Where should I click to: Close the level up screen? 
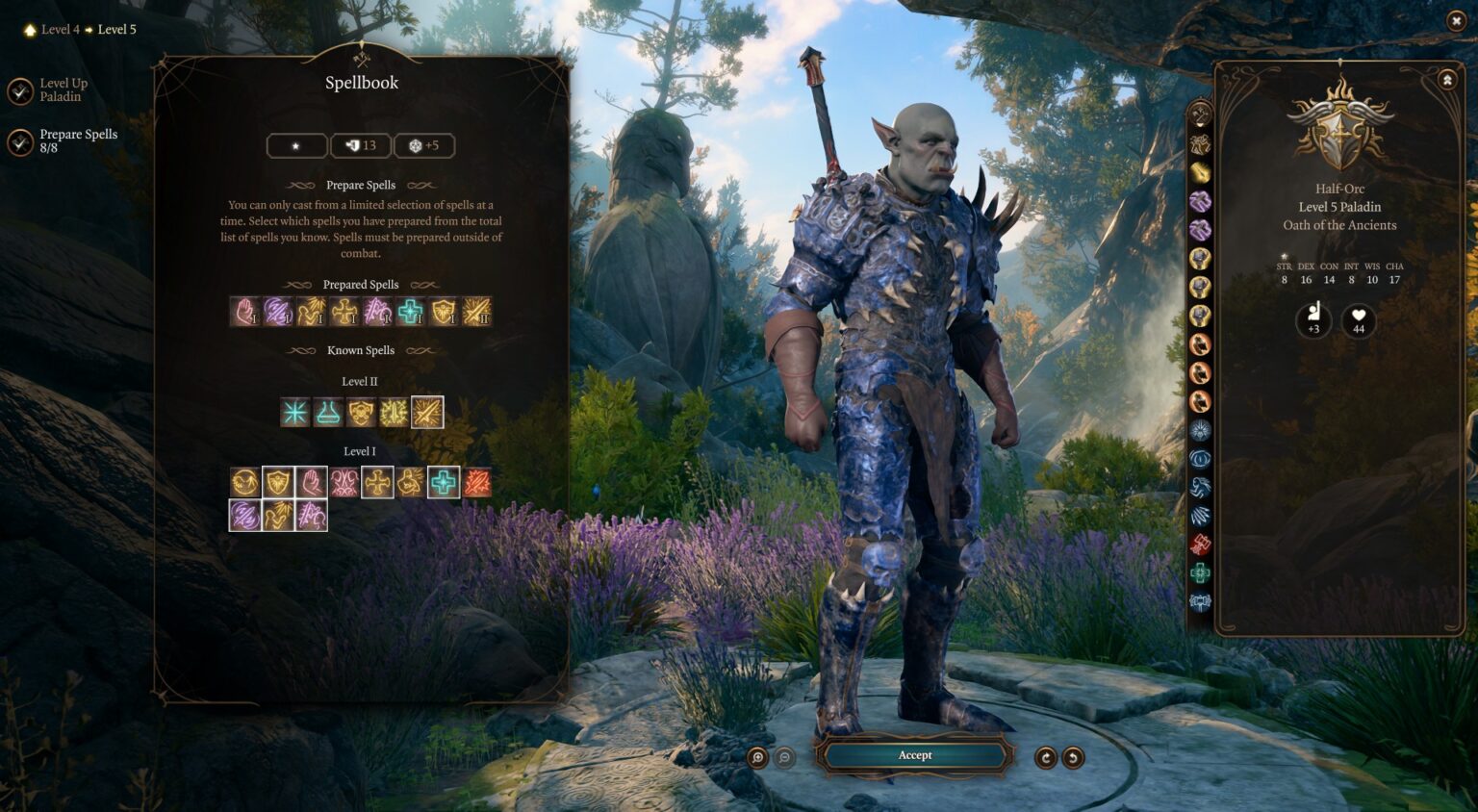click(x=1455, y=20)
